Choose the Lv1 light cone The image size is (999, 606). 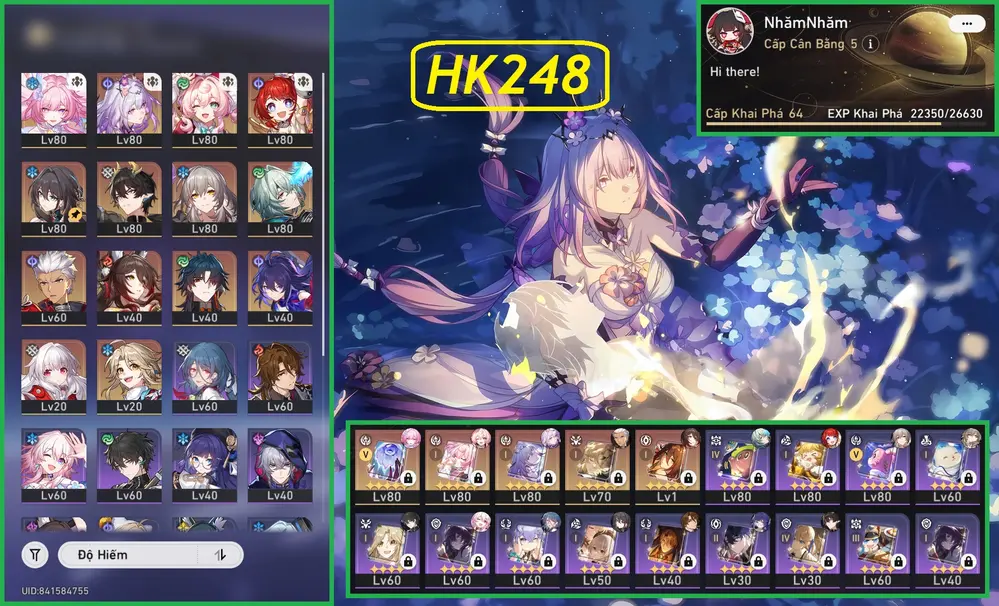click(x=668, y=460)
